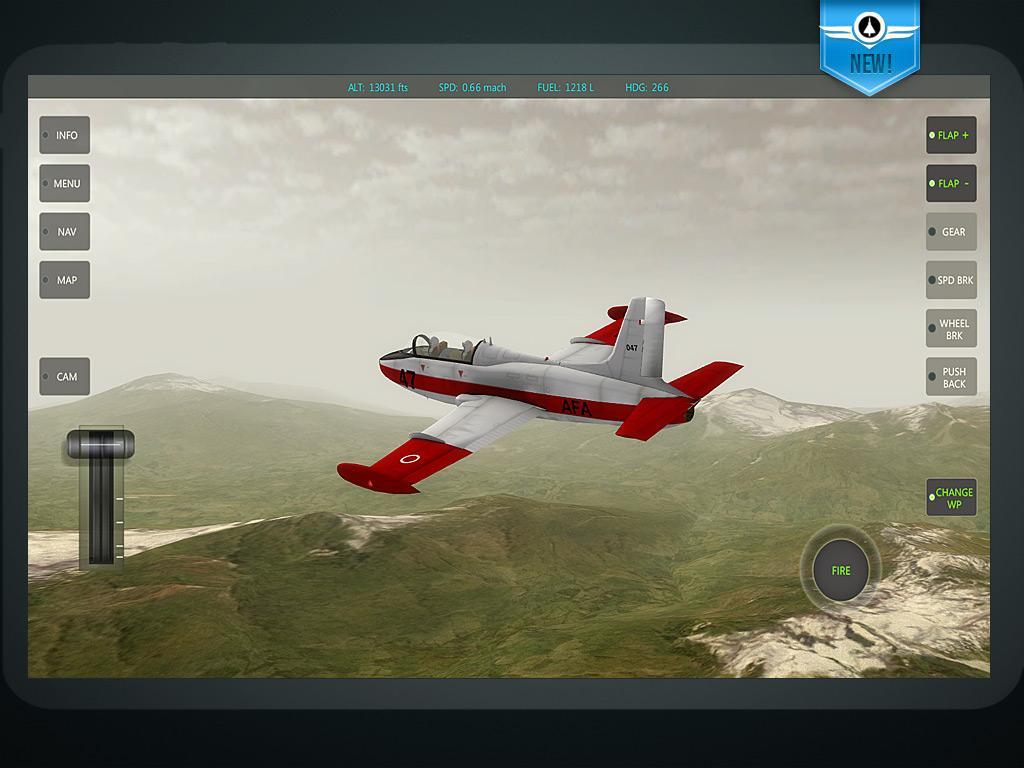Viewport: 1024px width, 768px height.
Task: Open the INFO panel
Action: [65, 135]
